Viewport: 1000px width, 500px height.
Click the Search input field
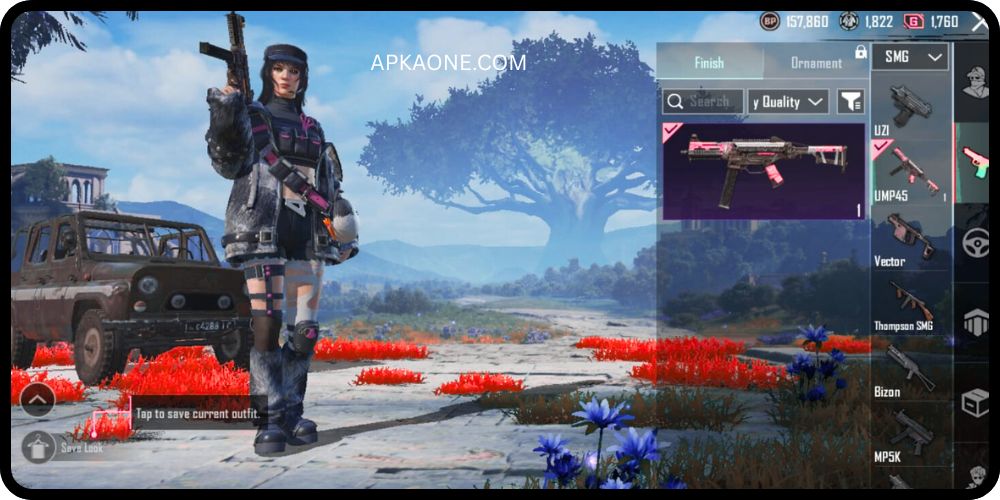(703, 101)
